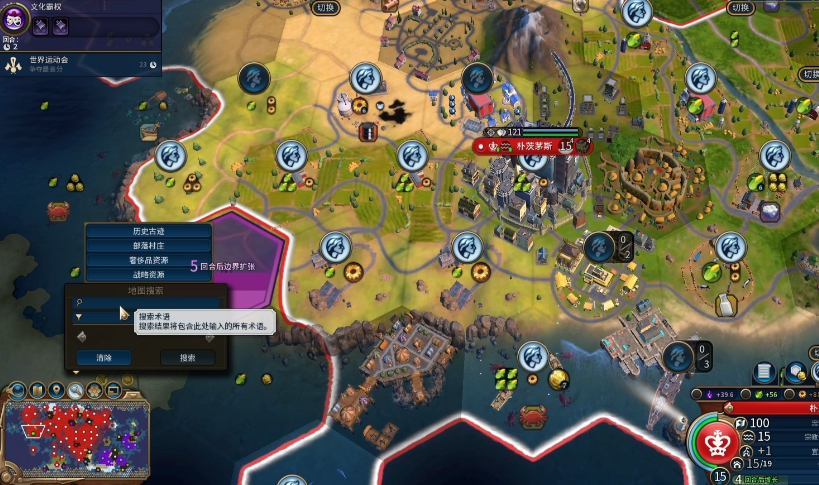Collapse the map search panel arrow

point(75,372)
